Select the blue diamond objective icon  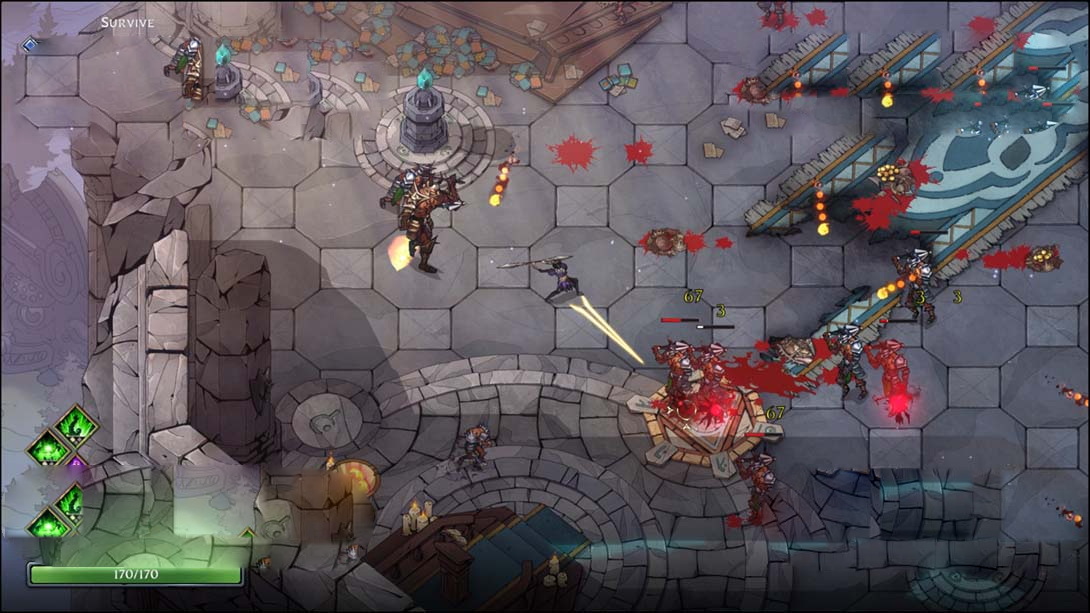click(x=30, y=45)
